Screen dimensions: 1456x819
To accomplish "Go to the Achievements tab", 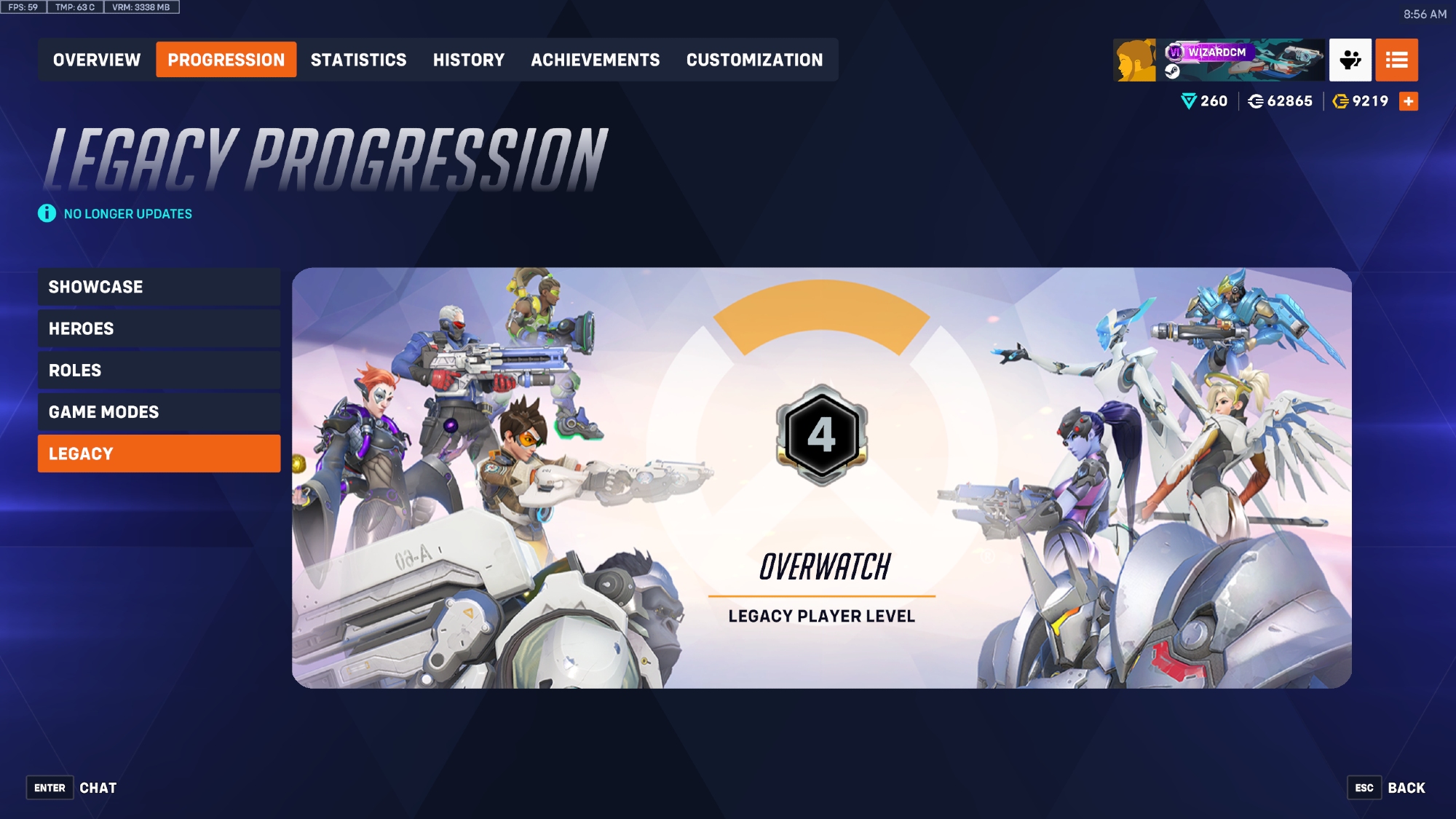I will pyautogui.click(x=595, y=60).
